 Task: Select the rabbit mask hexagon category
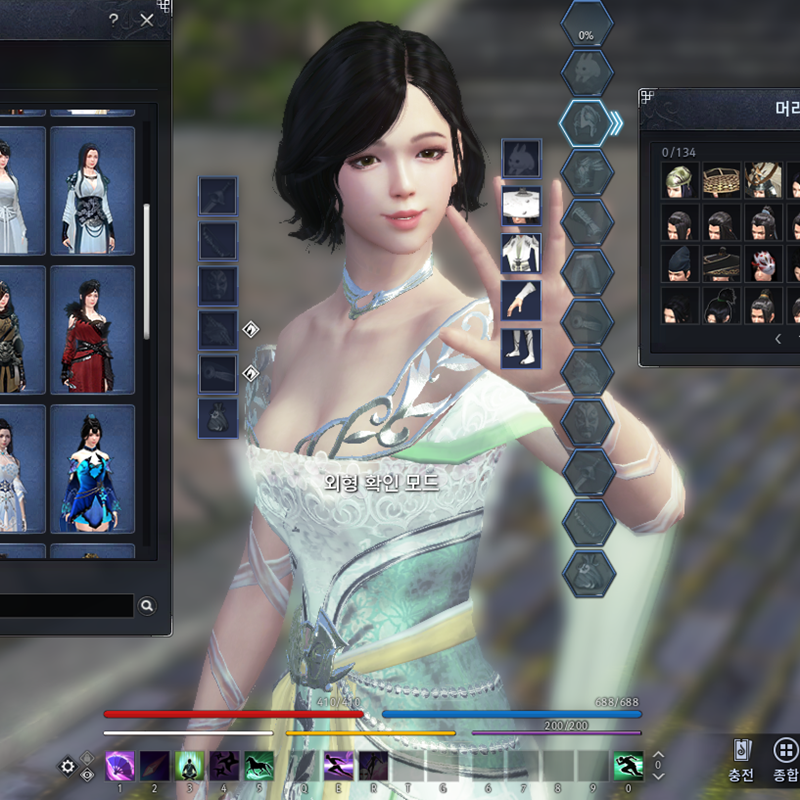tap(586, 70)
